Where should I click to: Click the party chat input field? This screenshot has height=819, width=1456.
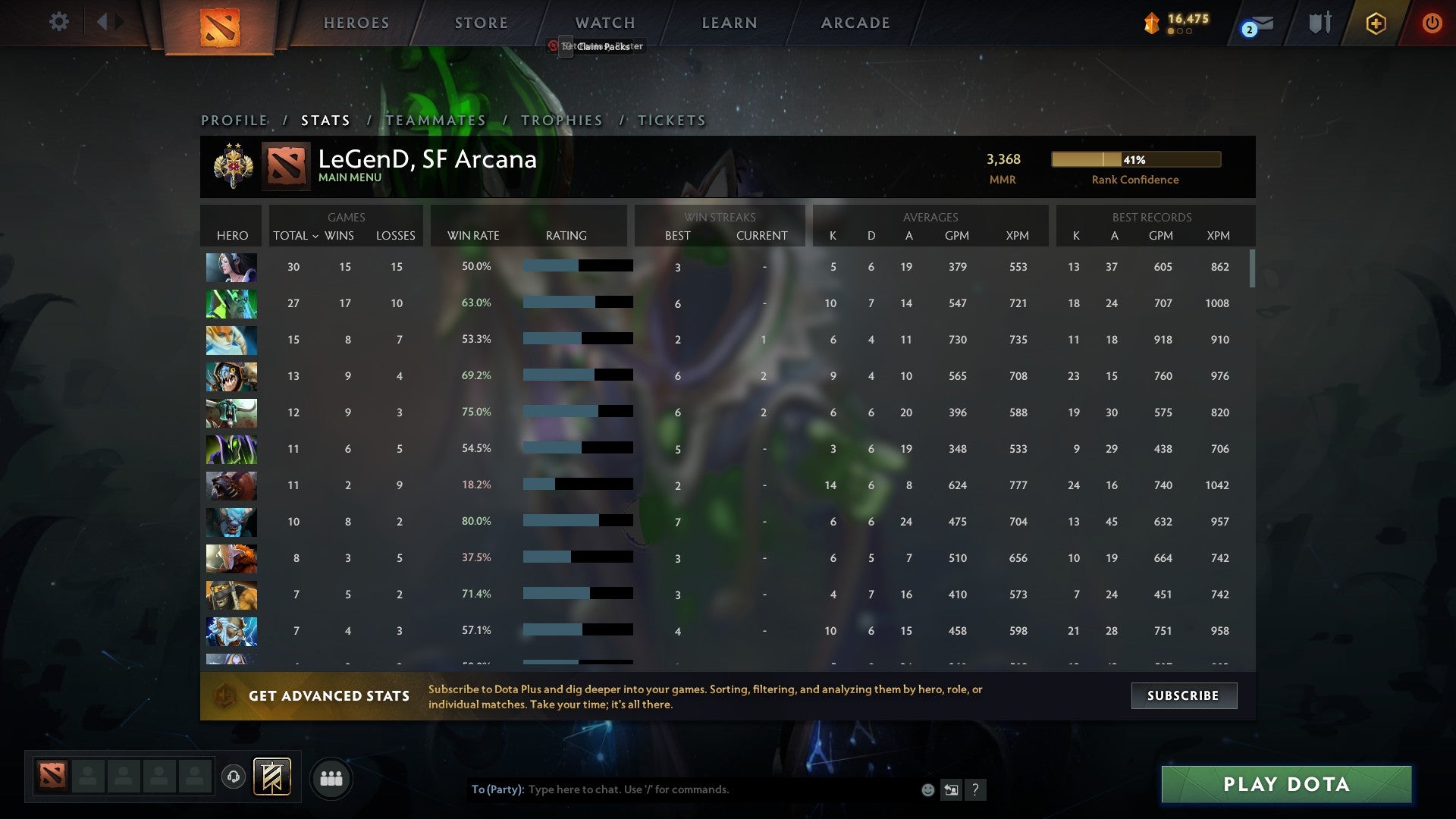682,789
